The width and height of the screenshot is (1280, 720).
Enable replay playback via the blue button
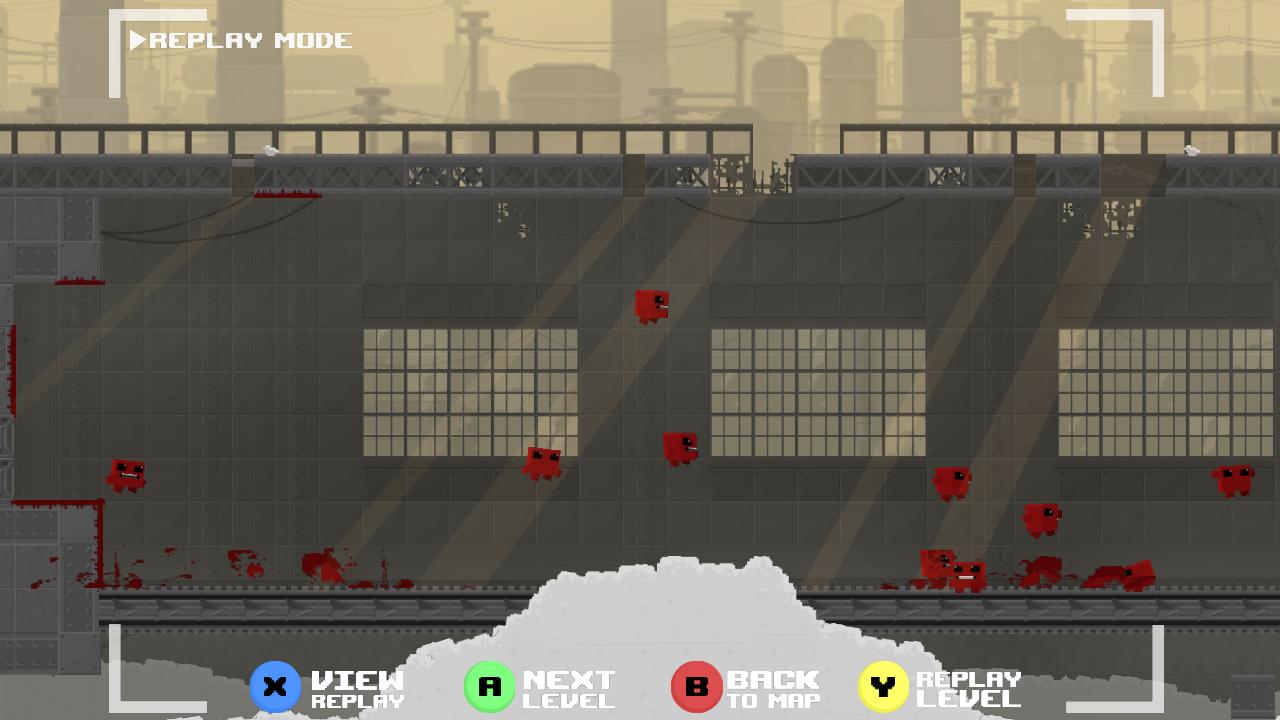point(275,686)
